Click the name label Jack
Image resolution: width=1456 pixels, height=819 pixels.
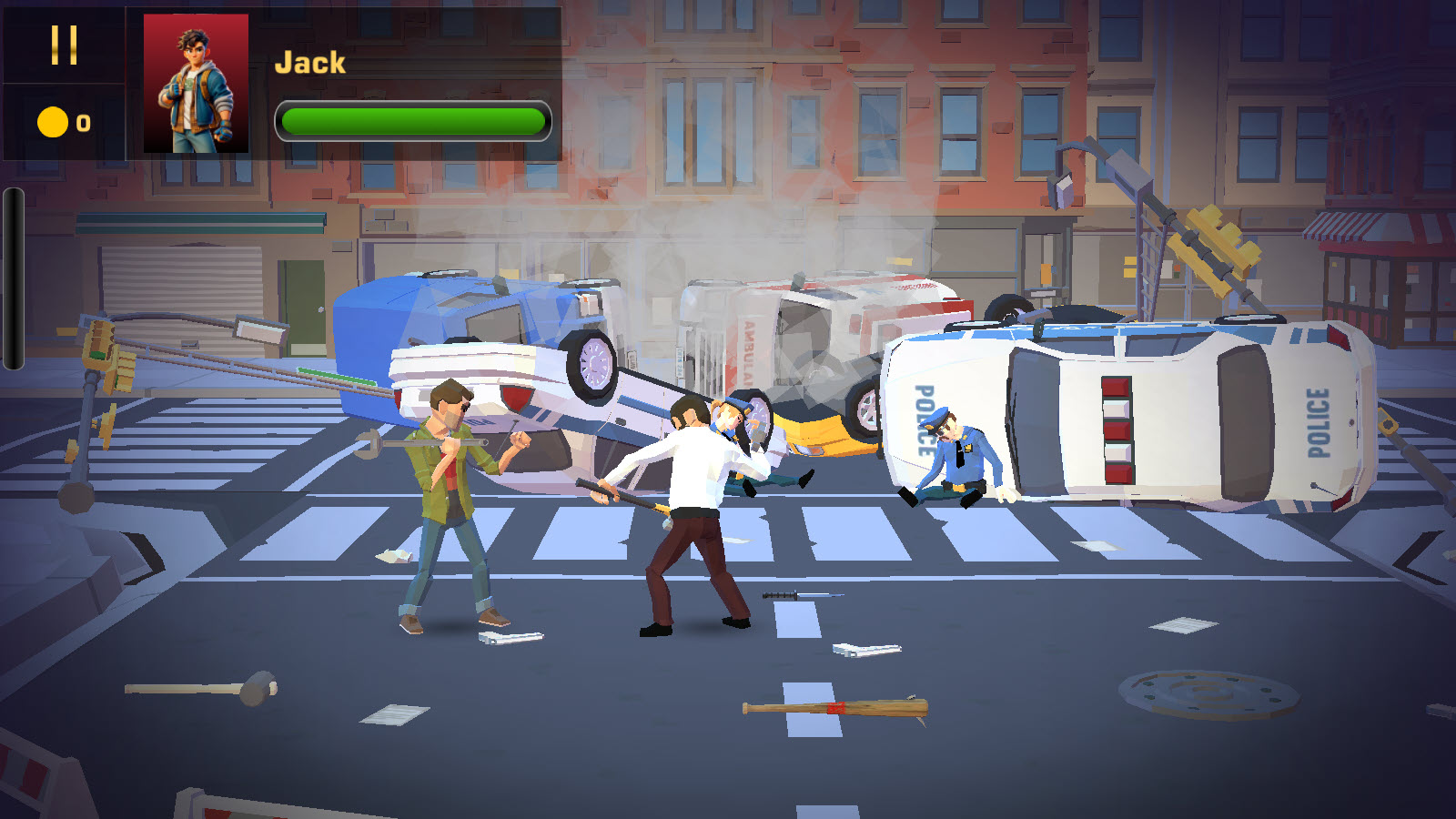click(309, 62)
